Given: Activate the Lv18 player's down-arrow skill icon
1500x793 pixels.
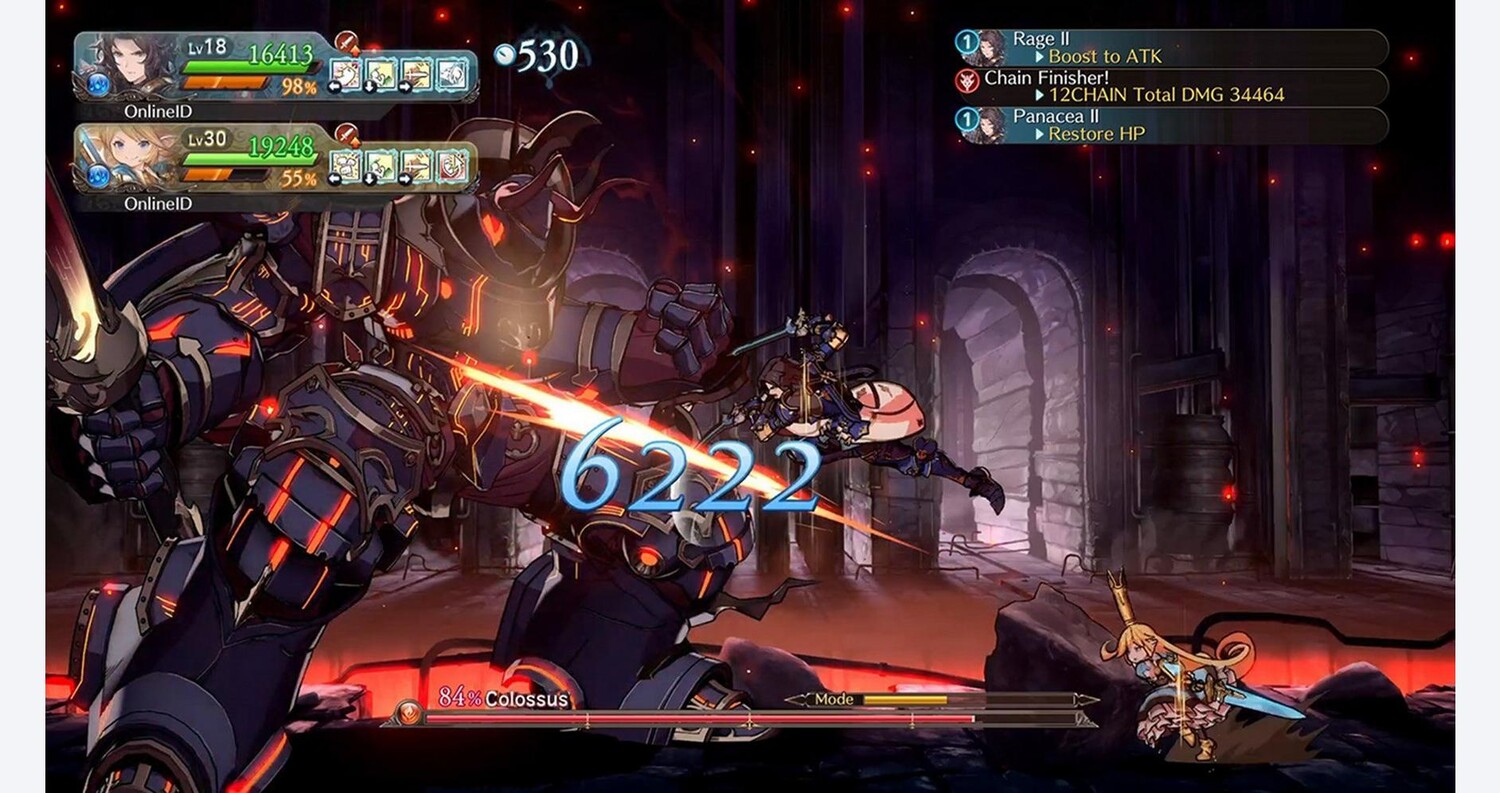Looking at the screenshot, I should [x=381, y=74].
